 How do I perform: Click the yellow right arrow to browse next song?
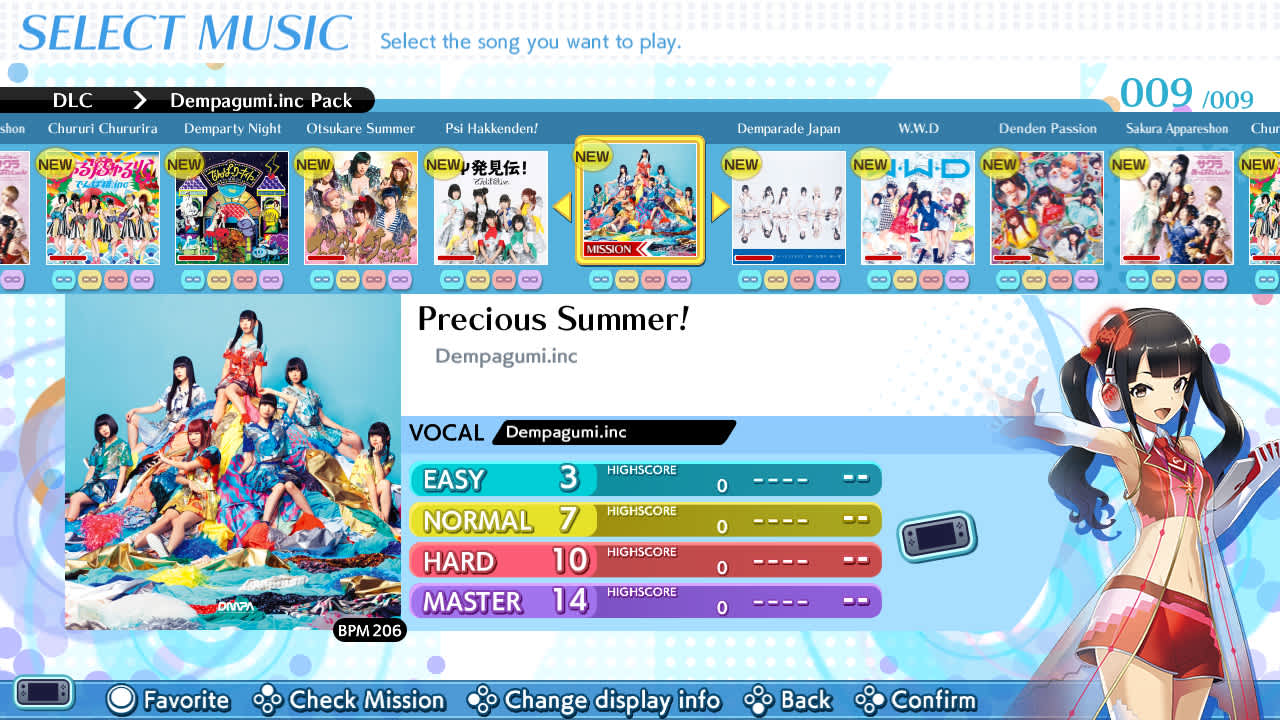coord(719,207)
